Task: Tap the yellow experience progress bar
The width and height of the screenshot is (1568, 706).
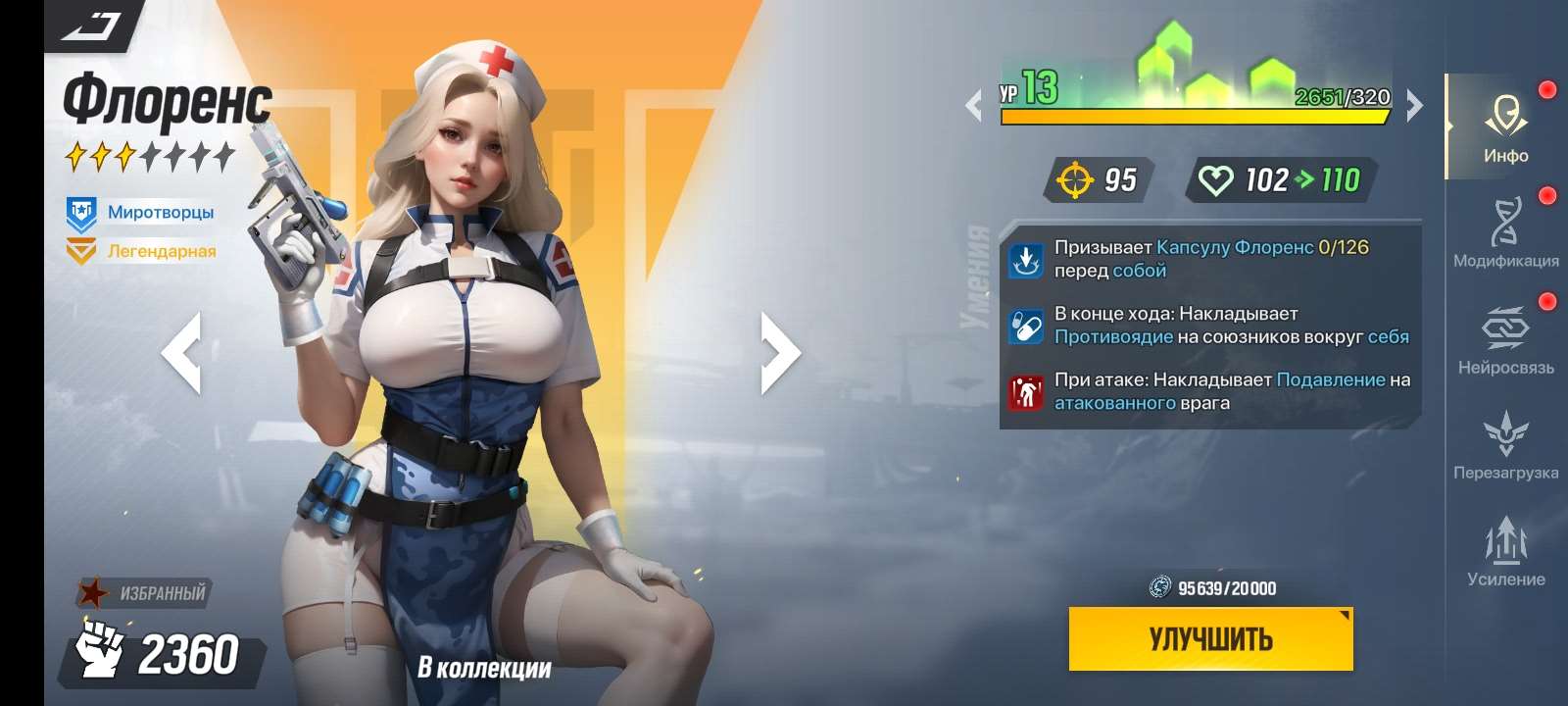Action: [x=1196, y=118]
